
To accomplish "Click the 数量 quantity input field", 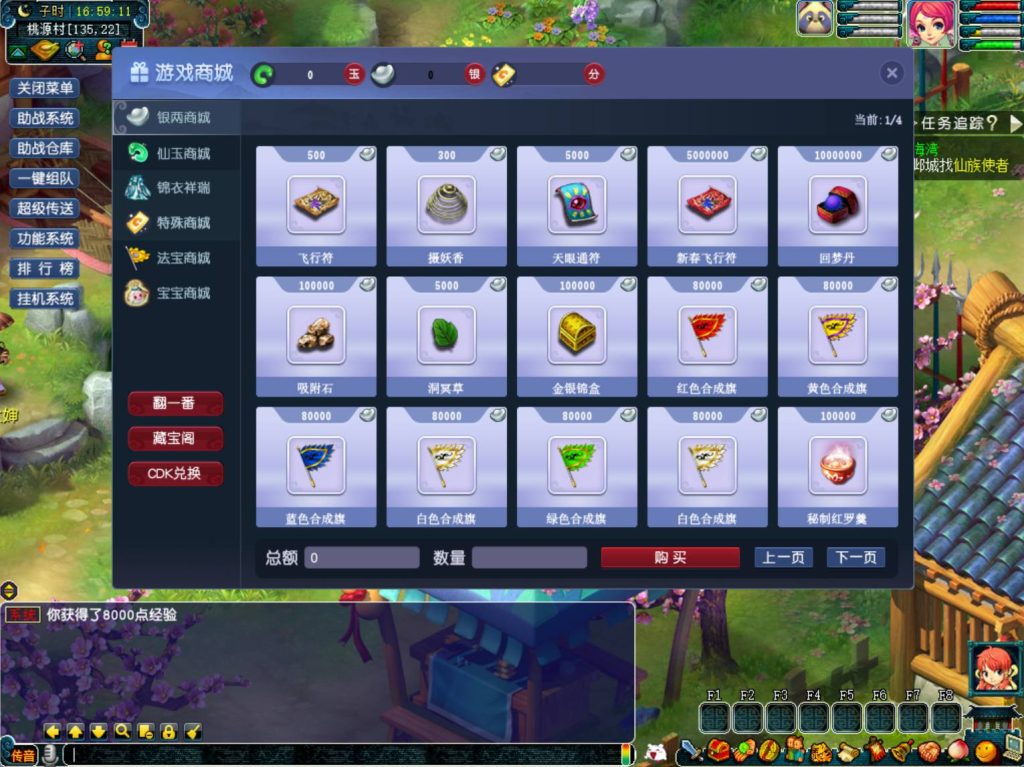I will (529, 557).
